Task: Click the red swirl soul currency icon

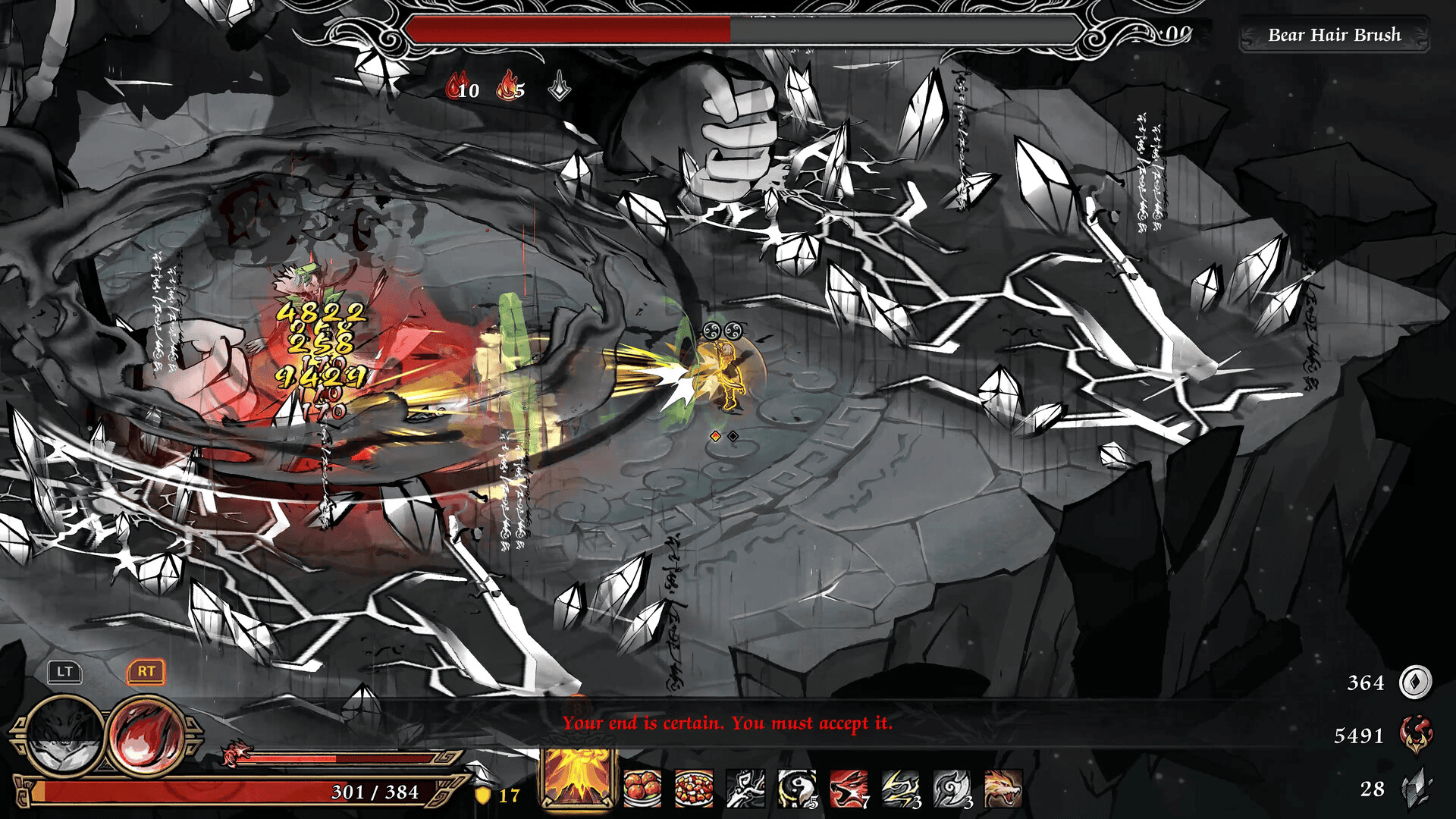Action: [1415, 735]
